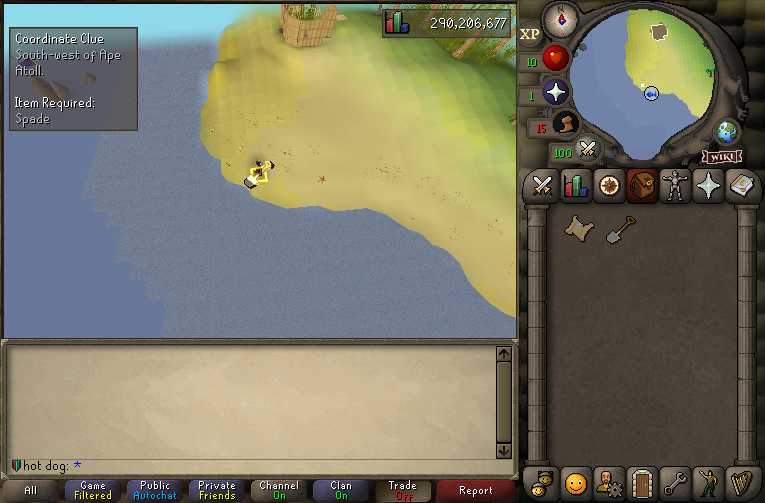Open the Report chat button
Image resolution: width=765 pixels, height=503 pixels.
click(476, 490)
